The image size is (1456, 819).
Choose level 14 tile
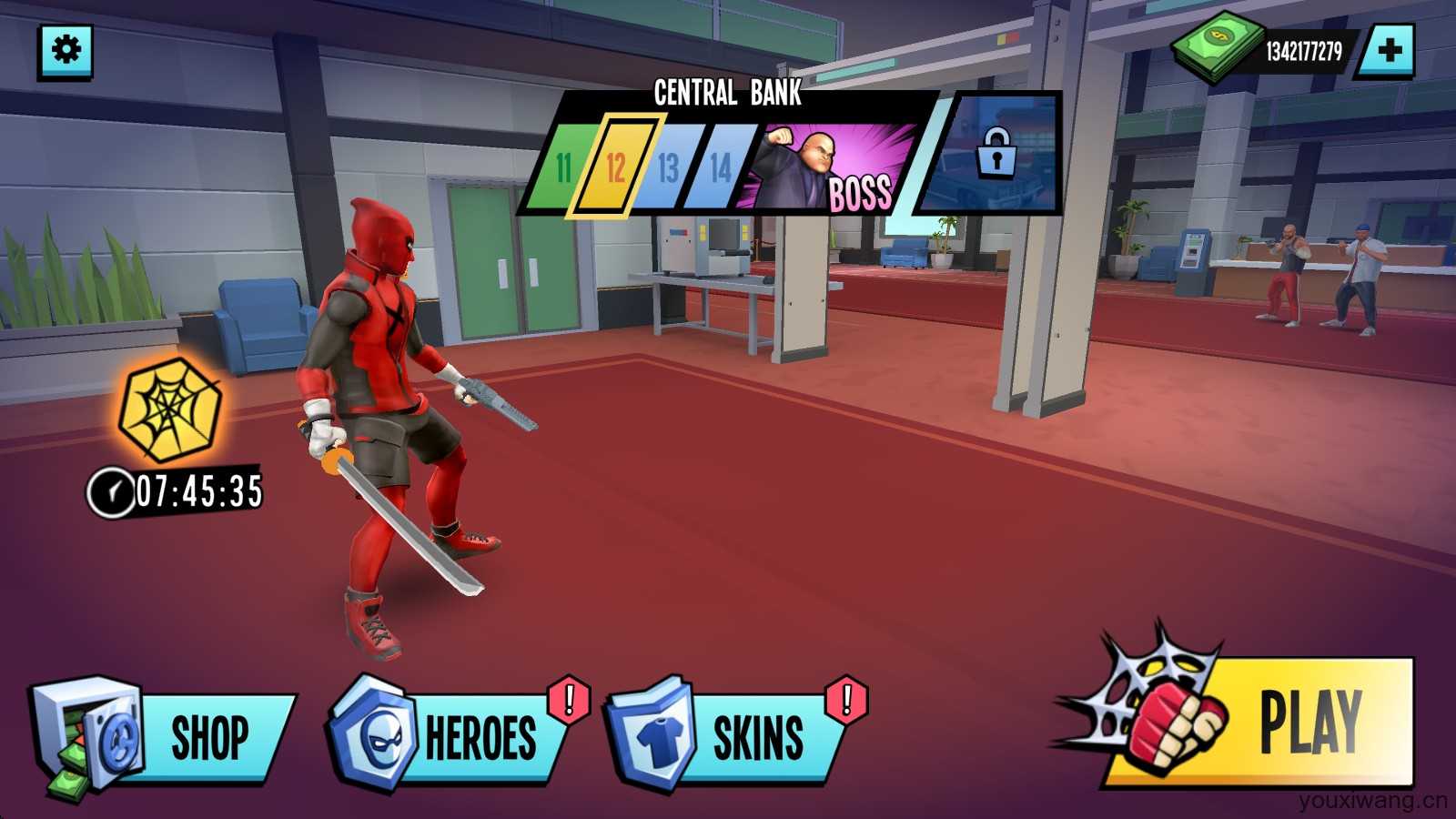(x=720, y=167)
